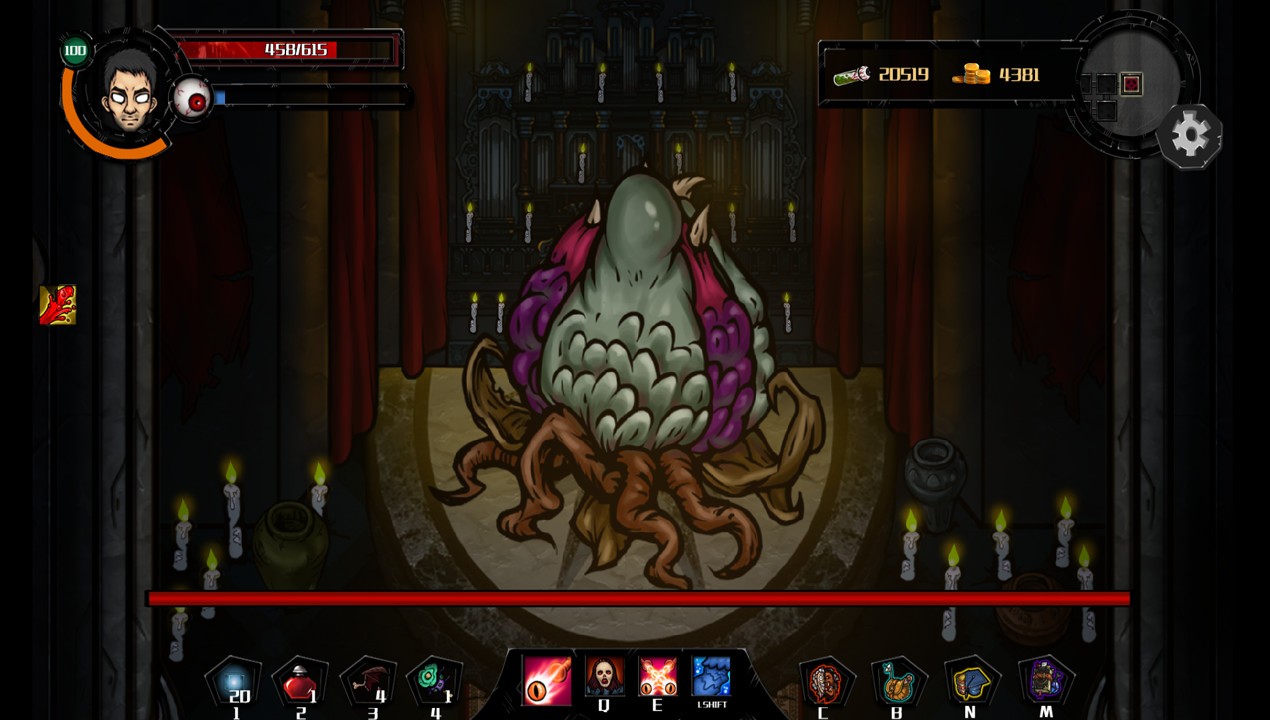1270x720 pixels.
Task: Use the red health potion slot
Action: (299, 682)
